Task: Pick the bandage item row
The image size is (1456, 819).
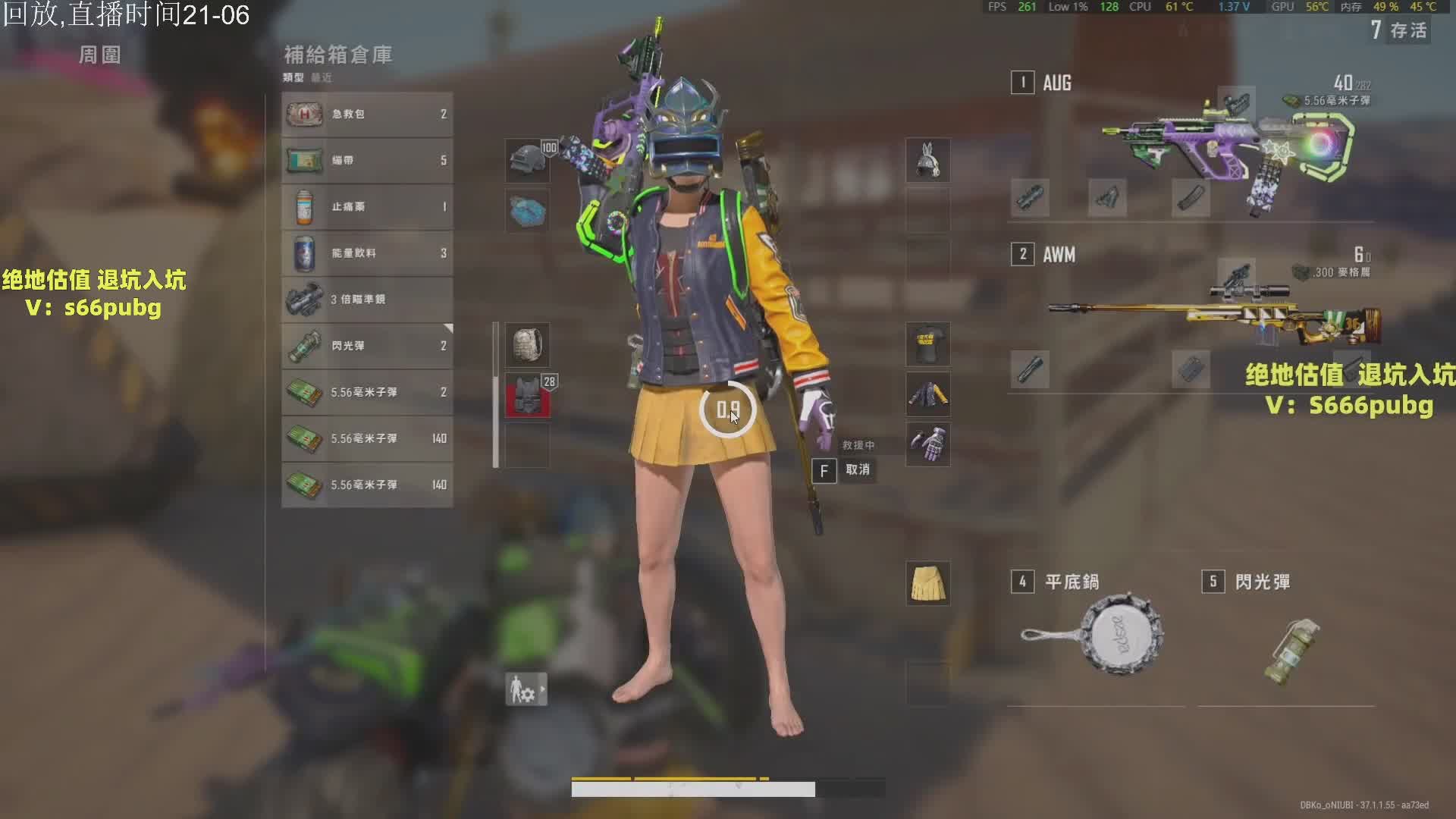Action: 367,161
